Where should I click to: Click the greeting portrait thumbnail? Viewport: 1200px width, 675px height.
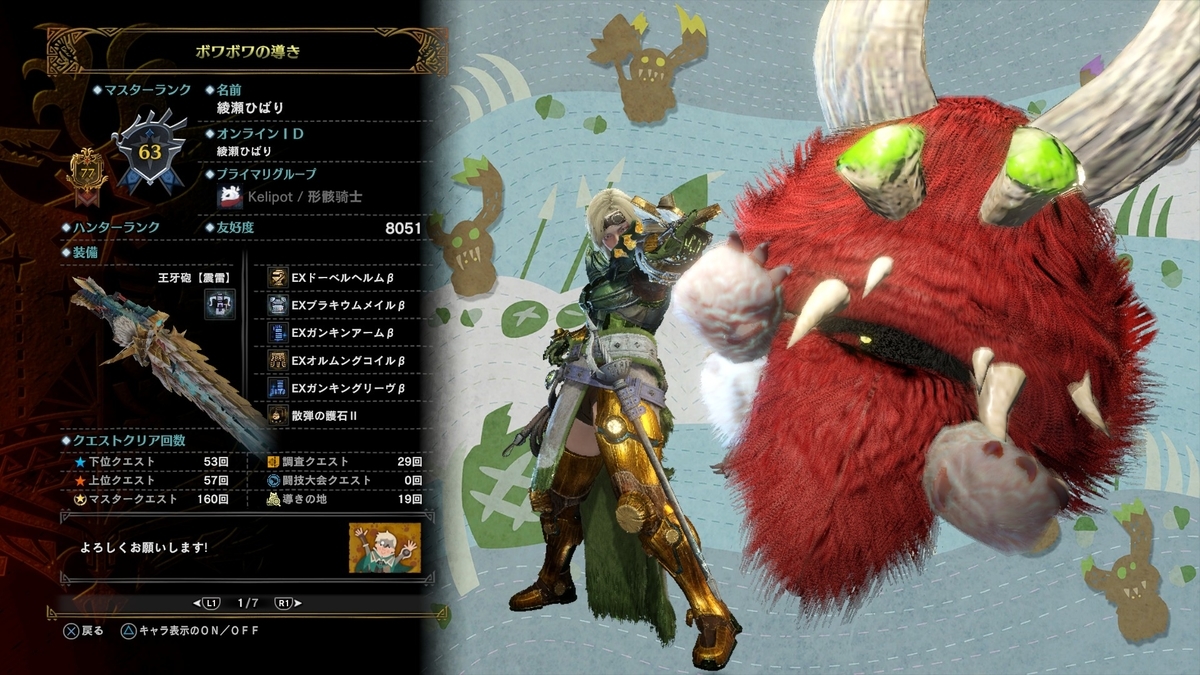coord(385,547)
